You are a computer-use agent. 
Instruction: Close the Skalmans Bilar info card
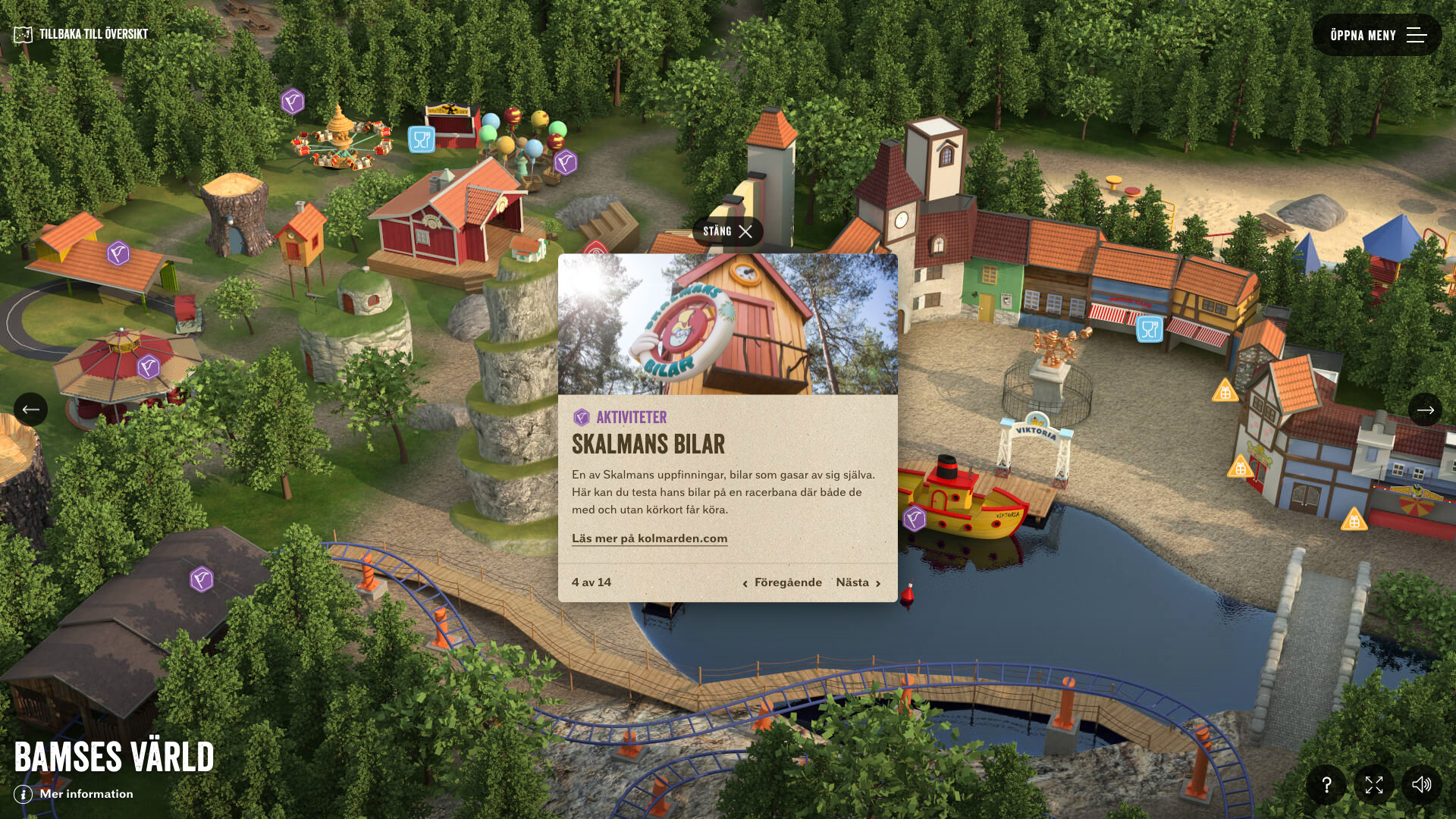[x=727, y=231]
